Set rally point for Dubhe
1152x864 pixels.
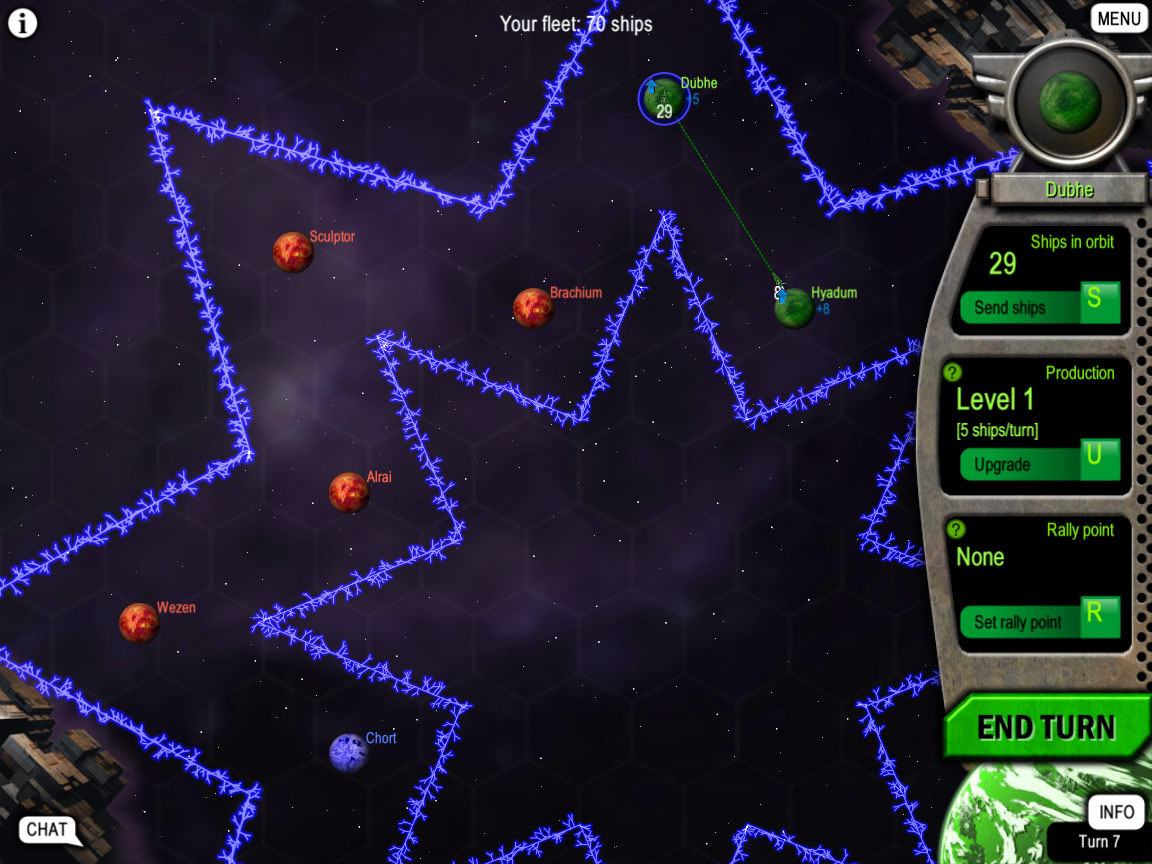pyautogui.click(x=1038, y=621)
